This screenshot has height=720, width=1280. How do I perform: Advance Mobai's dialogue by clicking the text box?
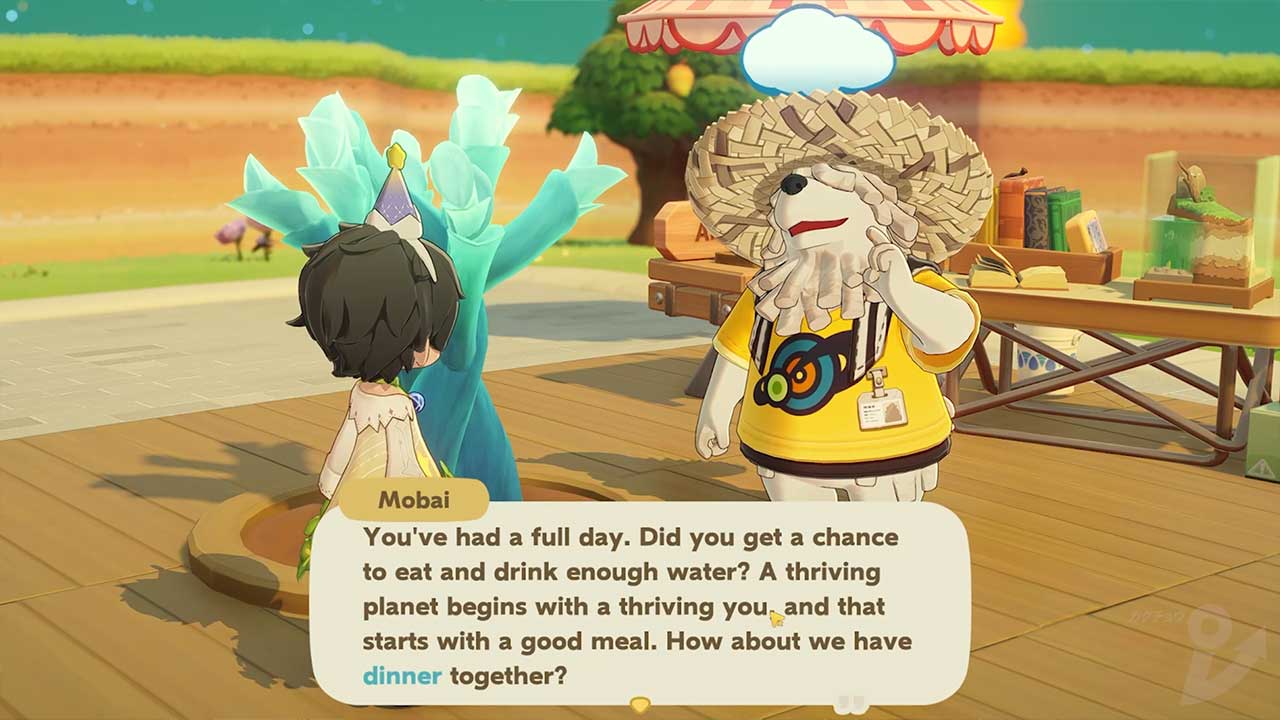pos(640,605)
